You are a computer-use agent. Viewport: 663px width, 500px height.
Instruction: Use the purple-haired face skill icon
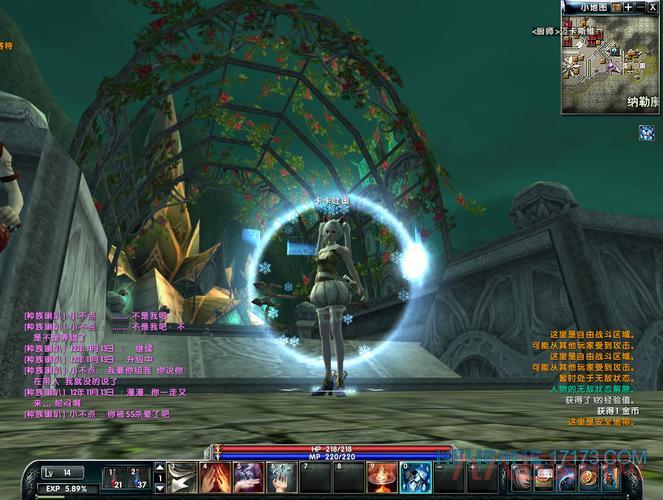pyautogui.click(x=249, y=477)
